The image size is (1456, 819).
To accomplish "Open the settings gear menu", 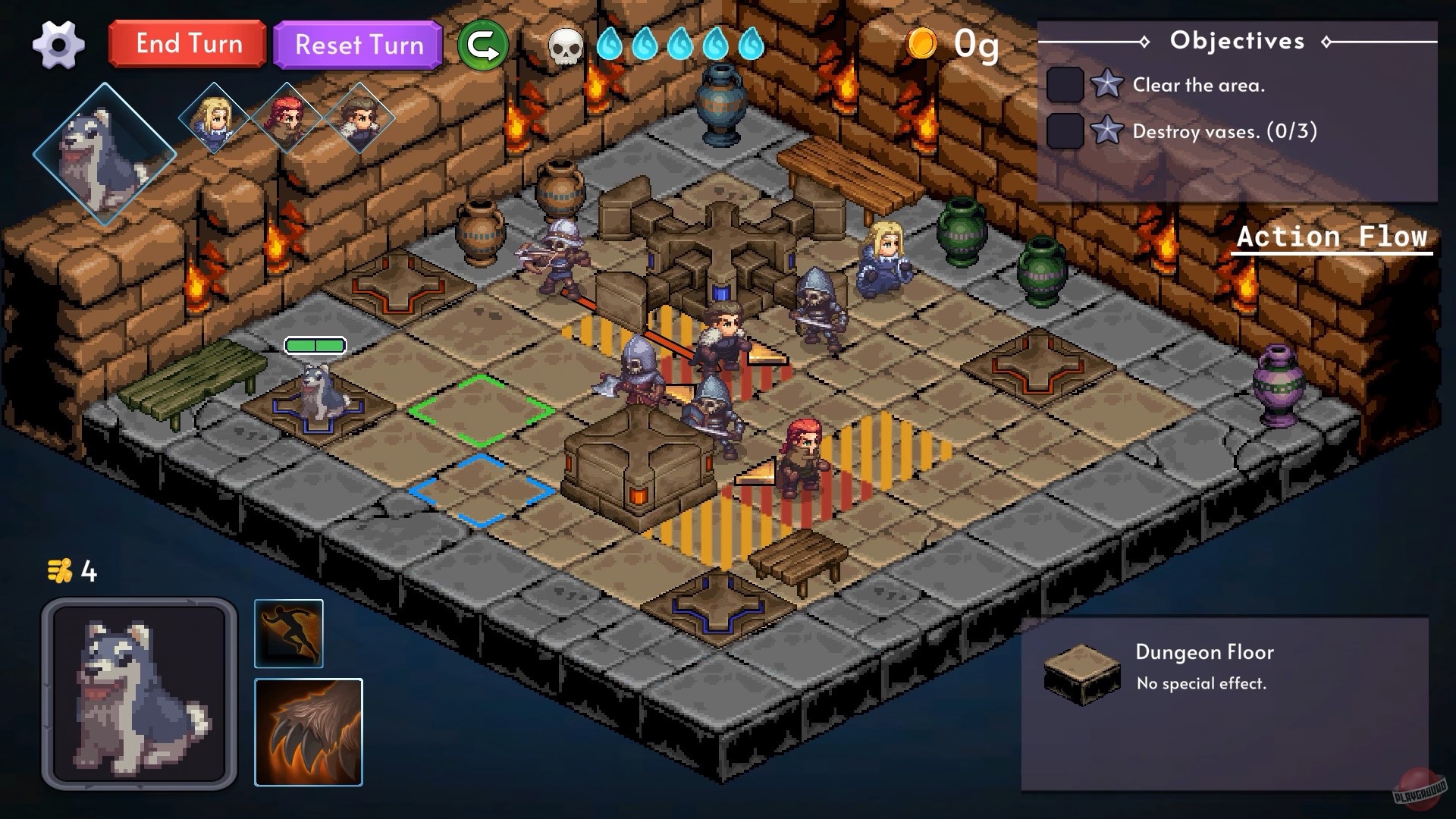I will [59, 43].
